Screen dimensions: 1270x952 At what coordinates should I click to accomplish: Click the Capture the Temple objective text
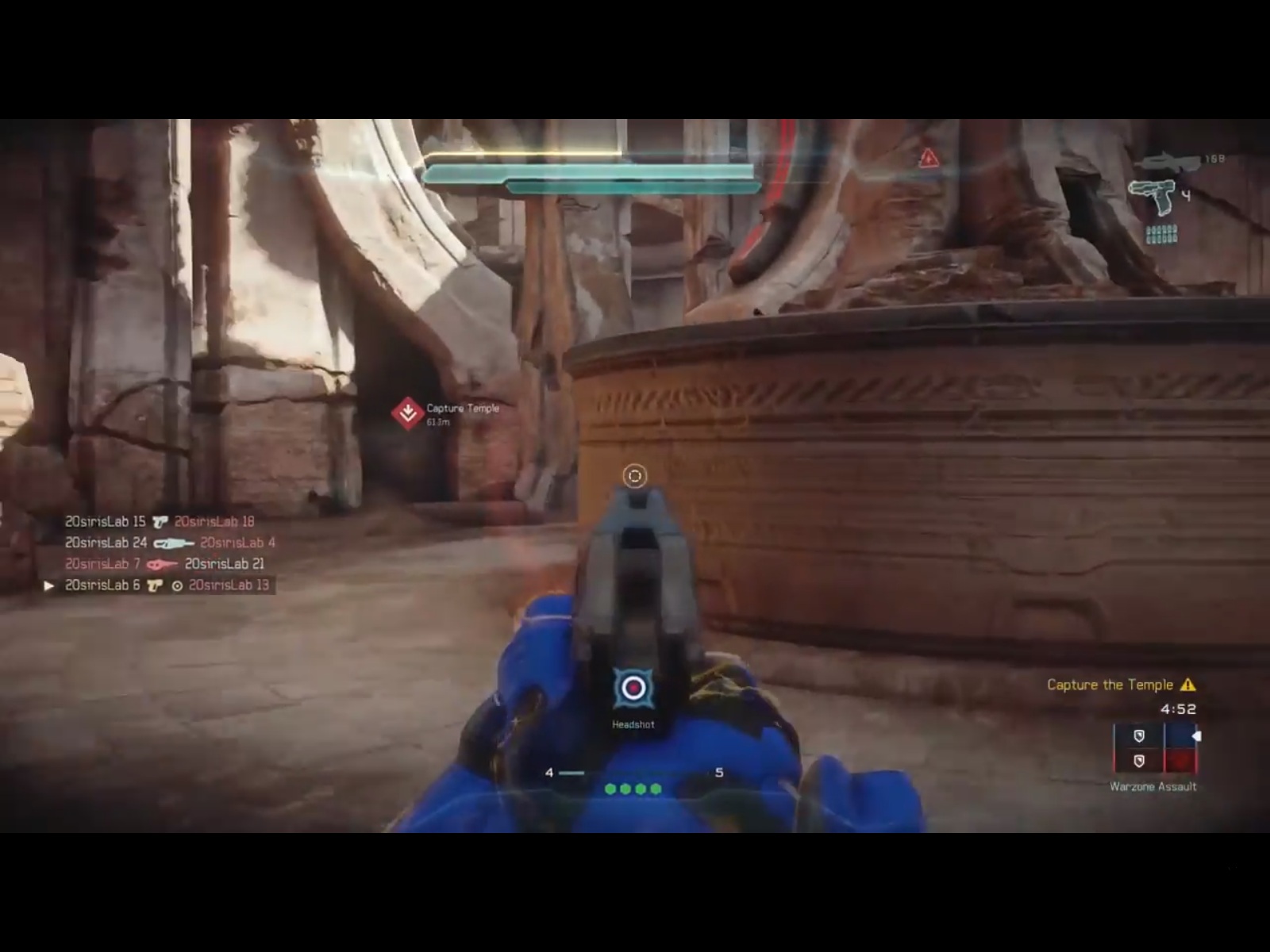tap(1113, 684)
